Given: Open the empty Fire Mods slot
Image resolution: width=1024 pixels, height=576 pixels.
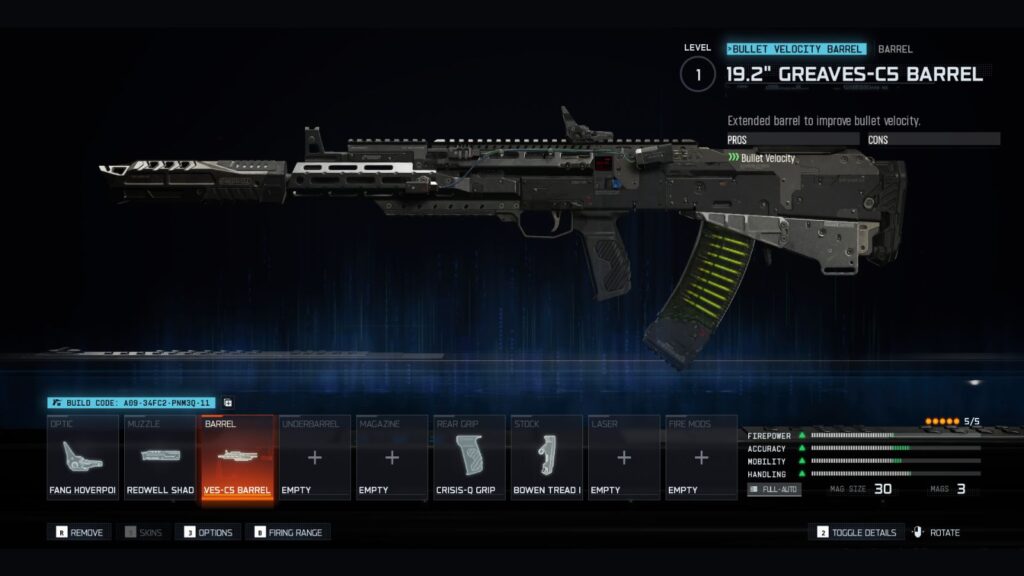Looking at the screenshot, I should (701, 457).
